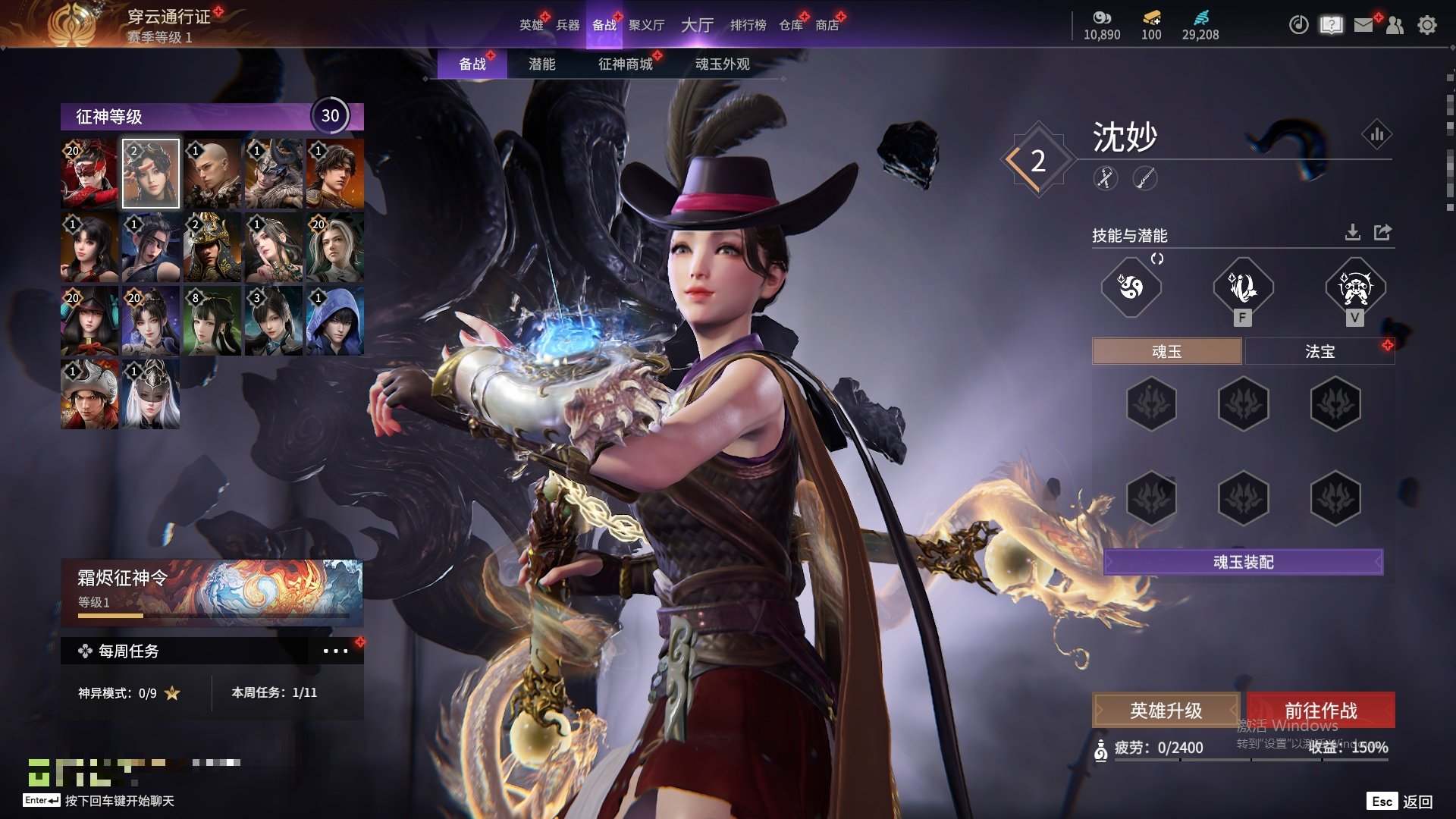Select the 魂玉外观 tab
Image resolution: width=1456 pixels, height=819 pixels.
pos(722,64)
